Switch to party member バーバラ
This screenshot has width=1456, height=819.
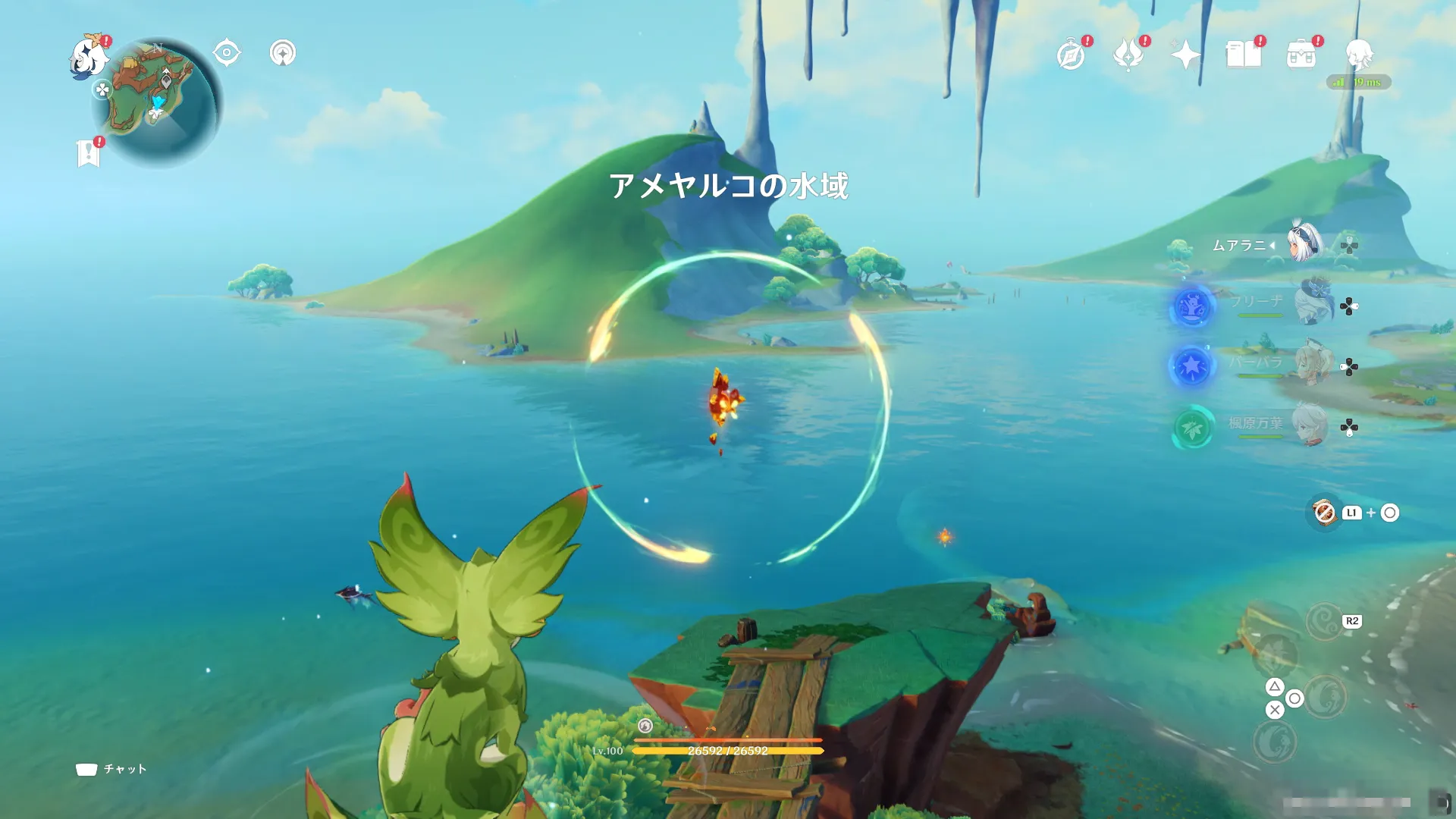click(x=1313, y=364)
